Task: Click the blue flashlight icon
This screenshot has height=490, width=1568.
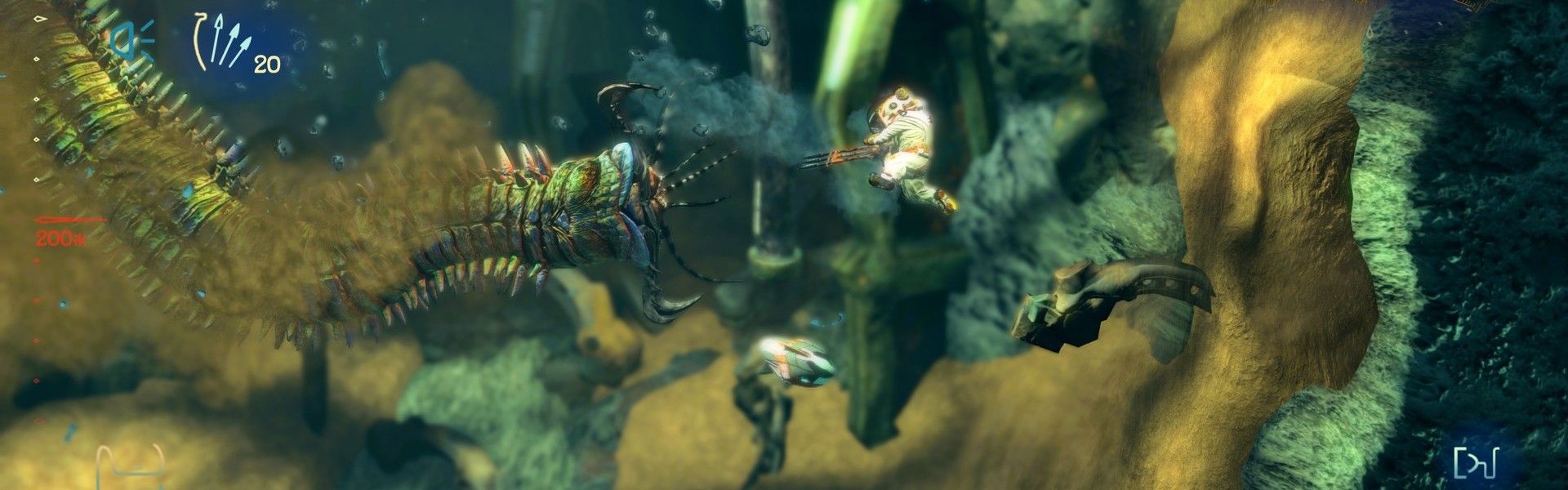Action: 132,39
